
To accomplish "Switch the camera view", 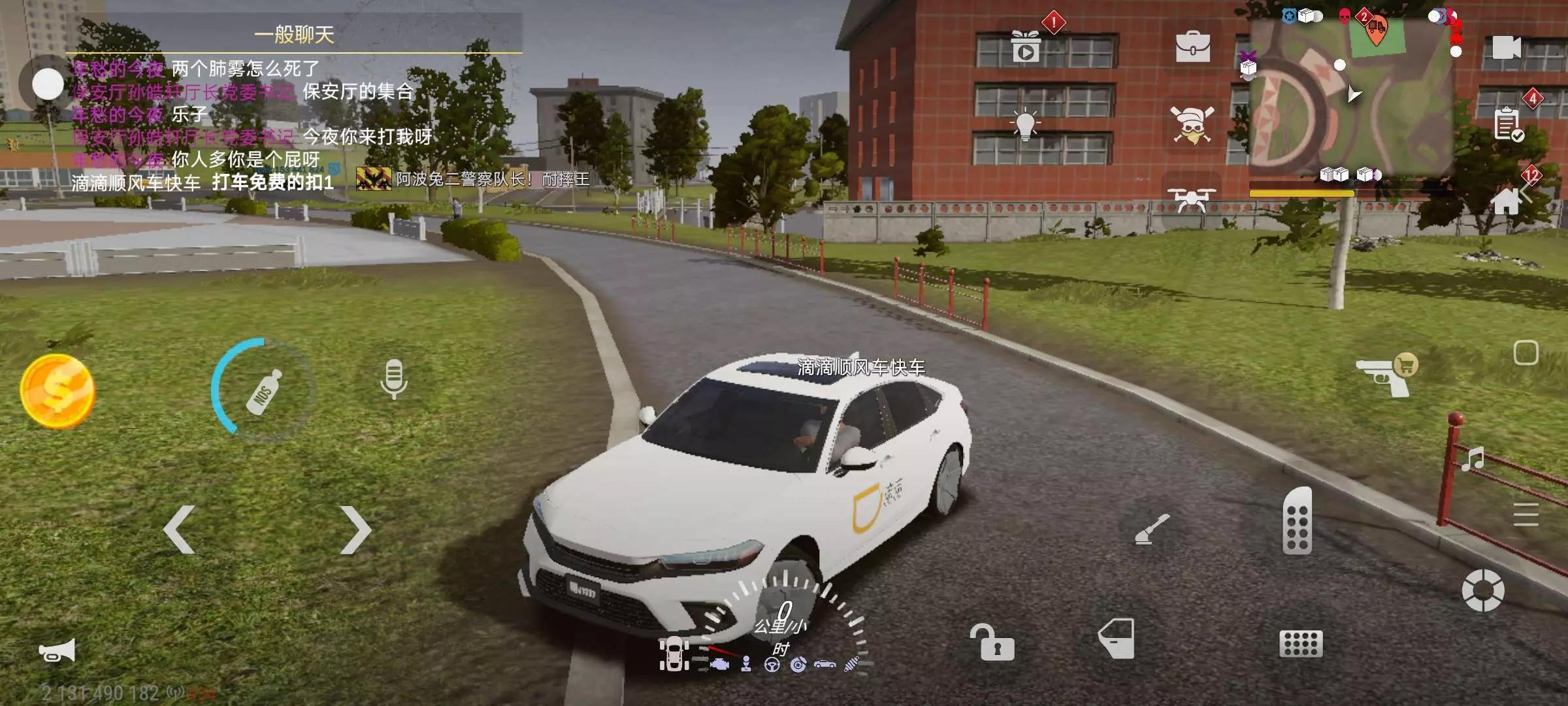I will coord(1507,48).
